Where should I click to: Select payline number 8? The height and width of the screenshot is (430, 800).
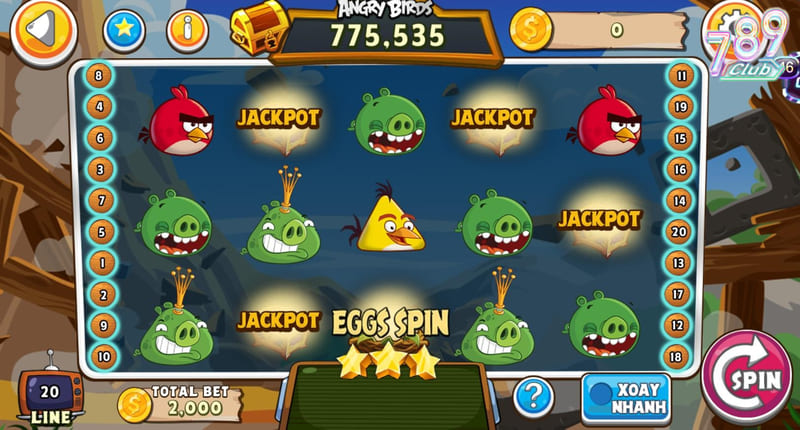(99, 75)
